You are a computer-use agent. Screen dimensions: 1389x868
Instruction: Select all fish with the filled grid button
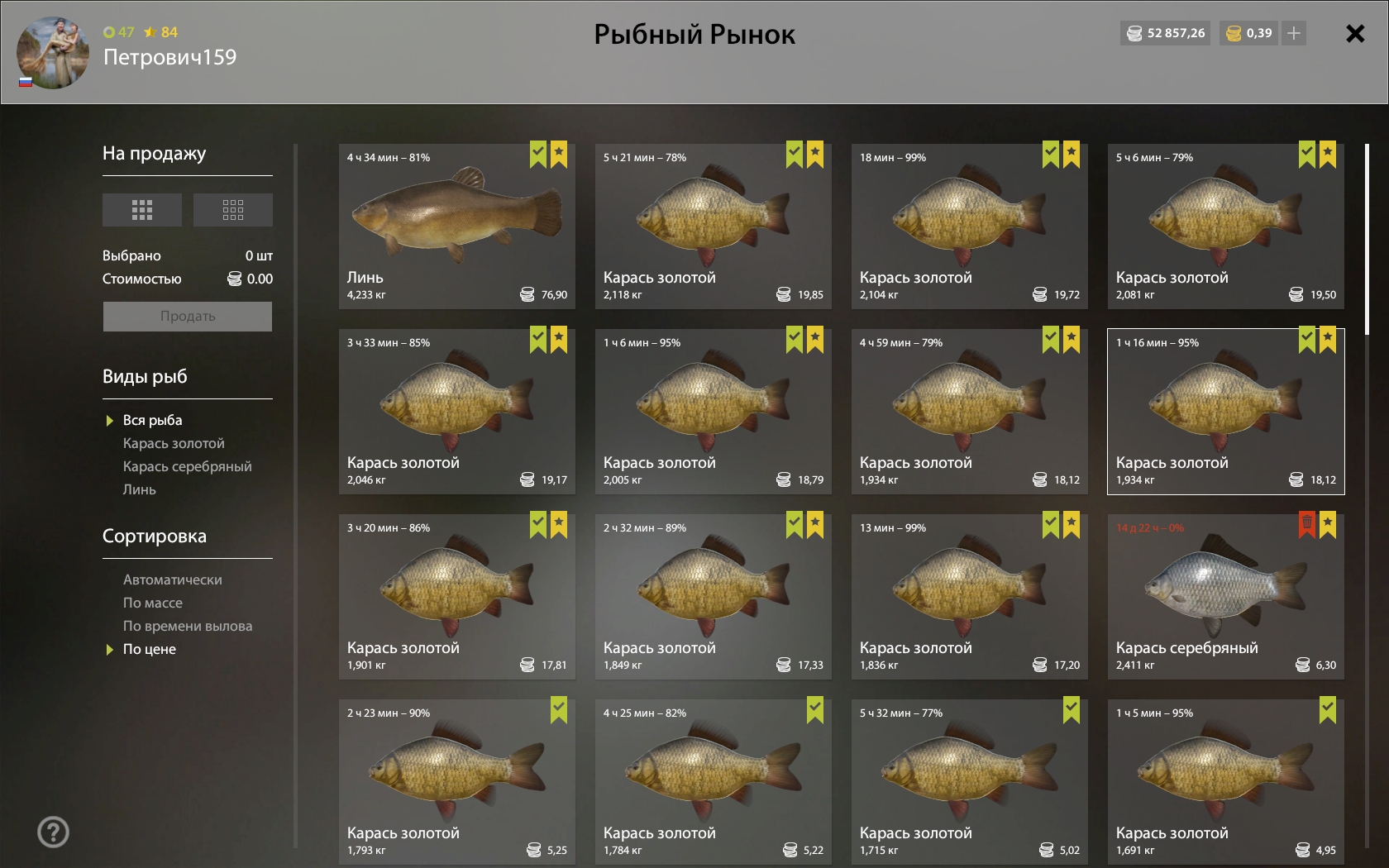(x=142, y=210)
